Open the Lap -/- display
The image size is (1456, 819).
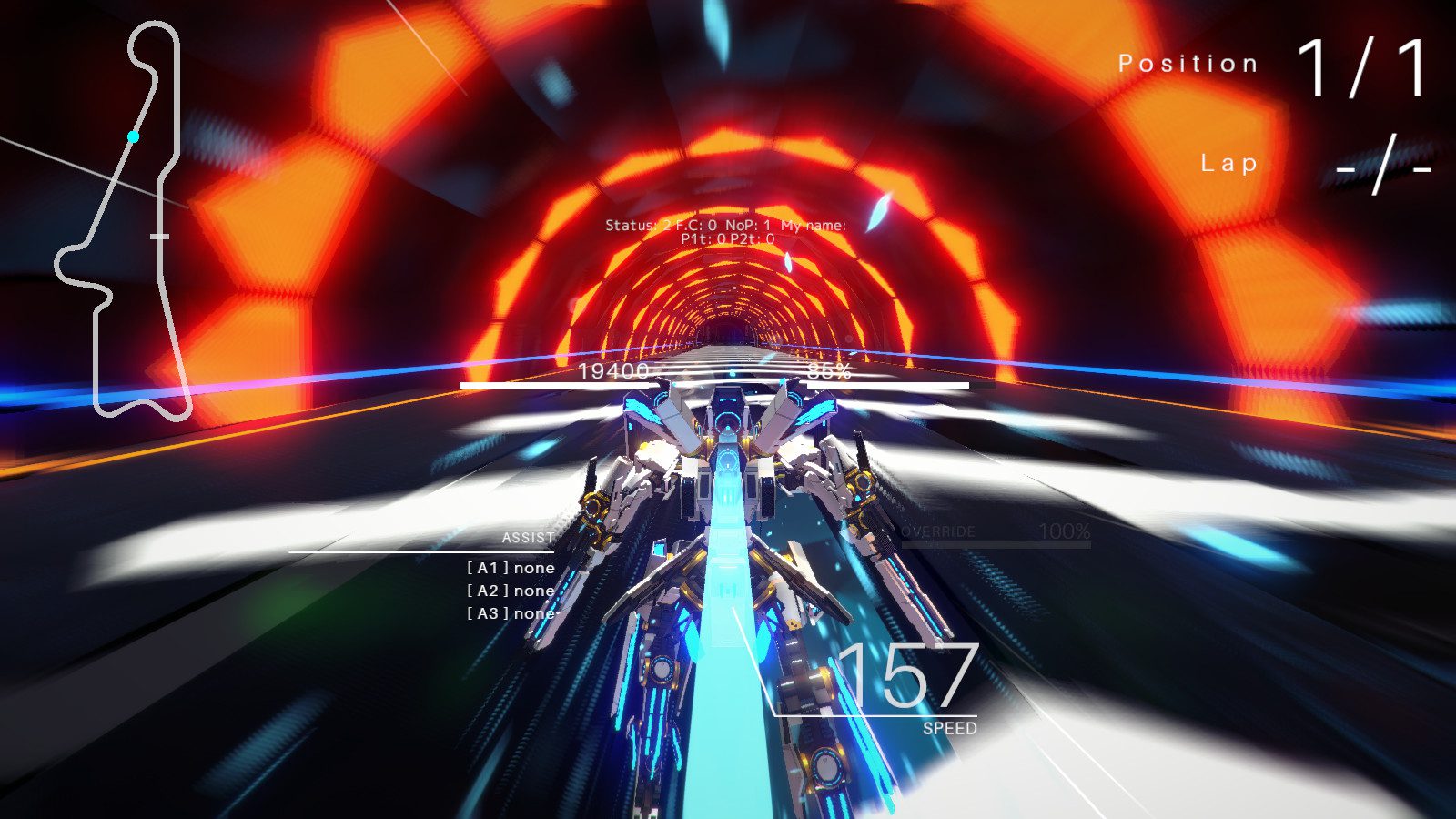pos(1383,164)
